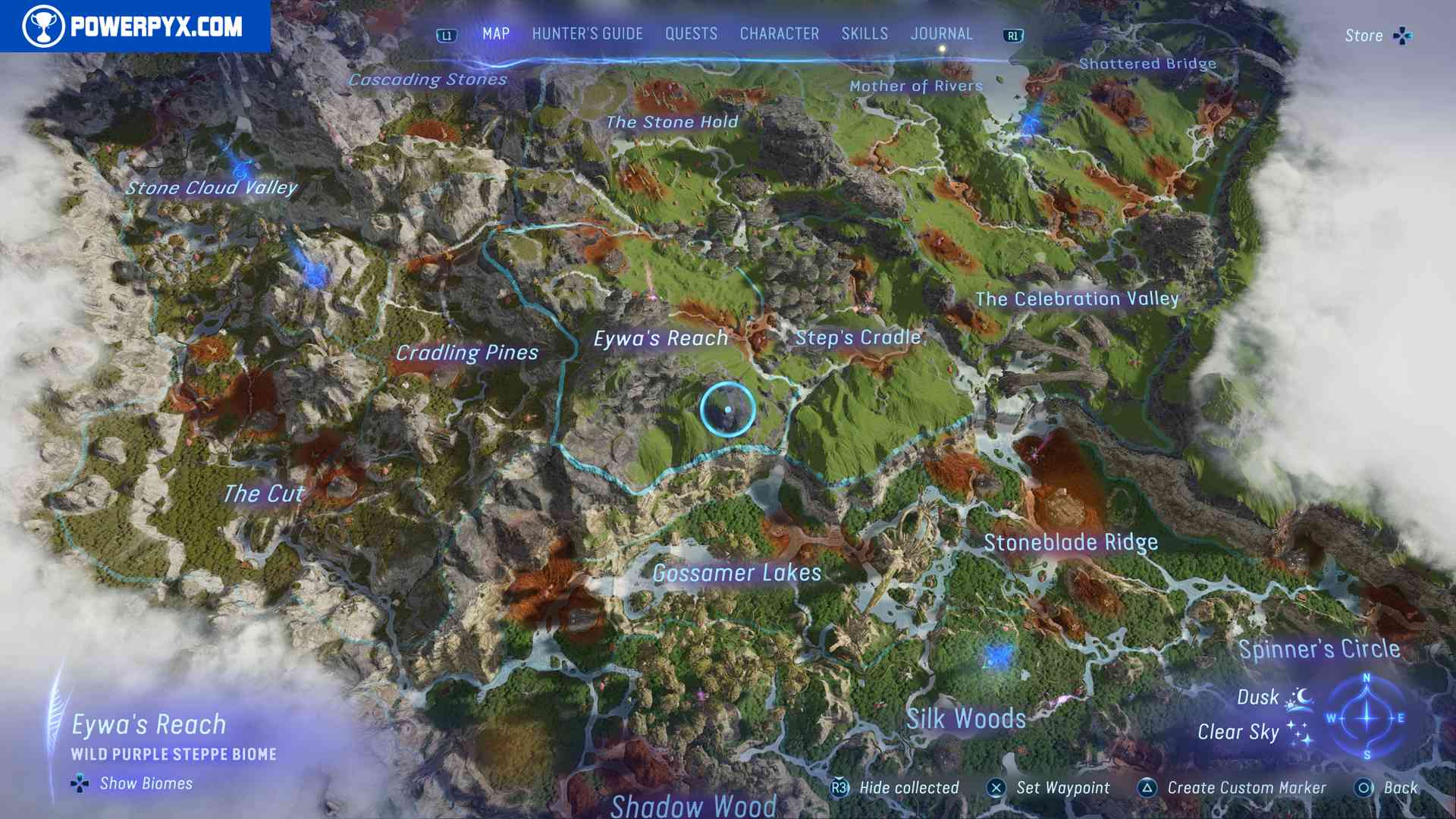This screenshot has width=1456, height=819.
Task: Open the HUNTER'S GUIDE tab
Action: click(586, 33)
